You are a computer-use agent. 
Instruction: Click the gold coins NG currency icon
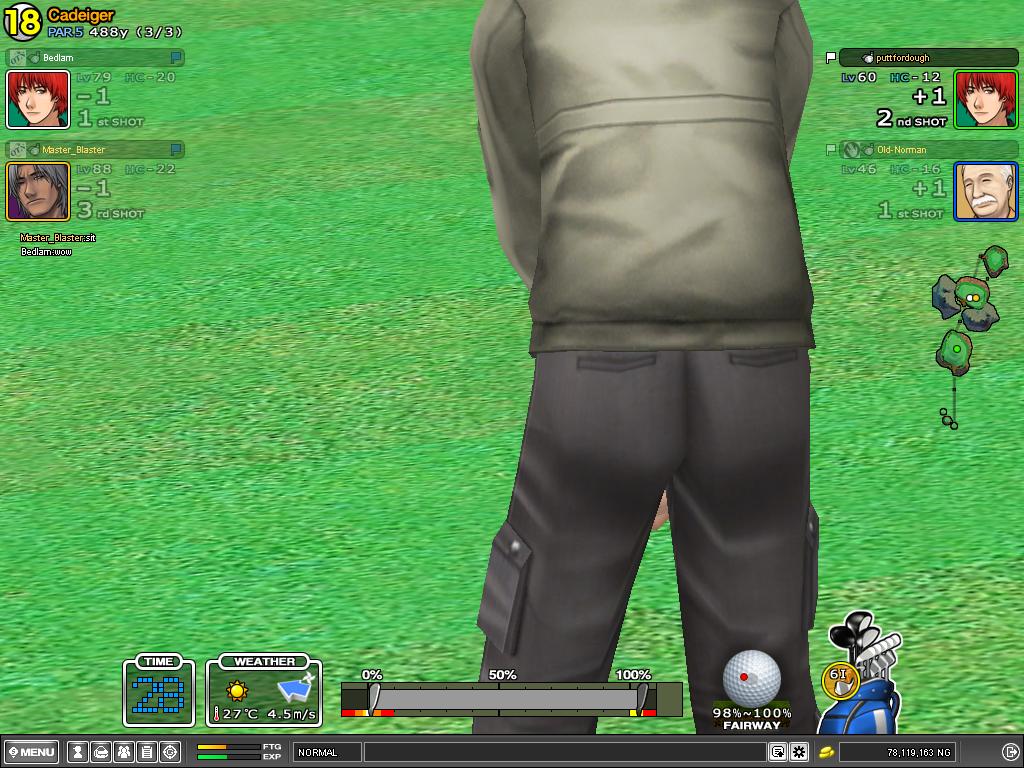click(826, 752)
